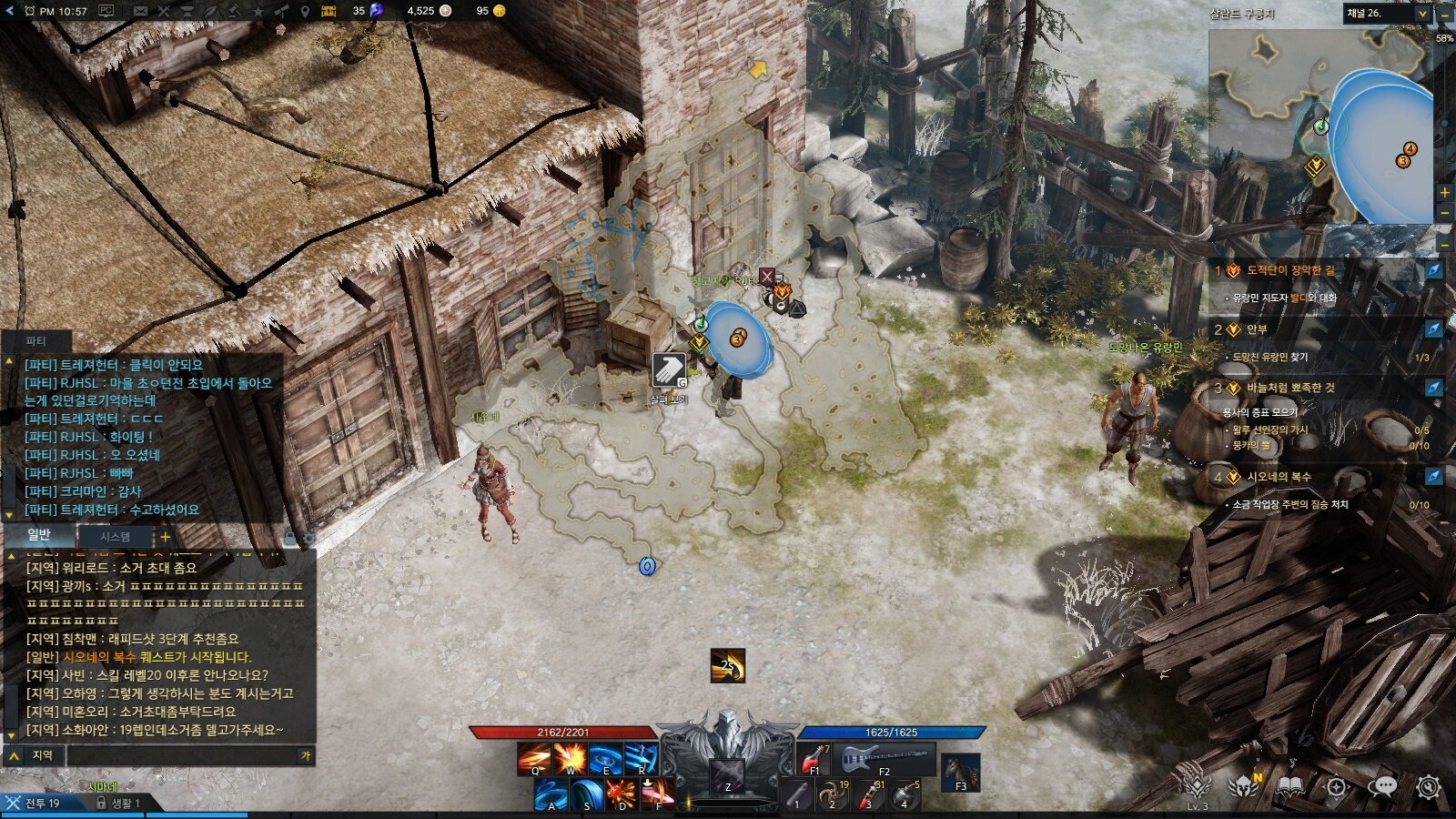Select the shuriken item in slot 2

pyautogui.click(x=834, y=794)
